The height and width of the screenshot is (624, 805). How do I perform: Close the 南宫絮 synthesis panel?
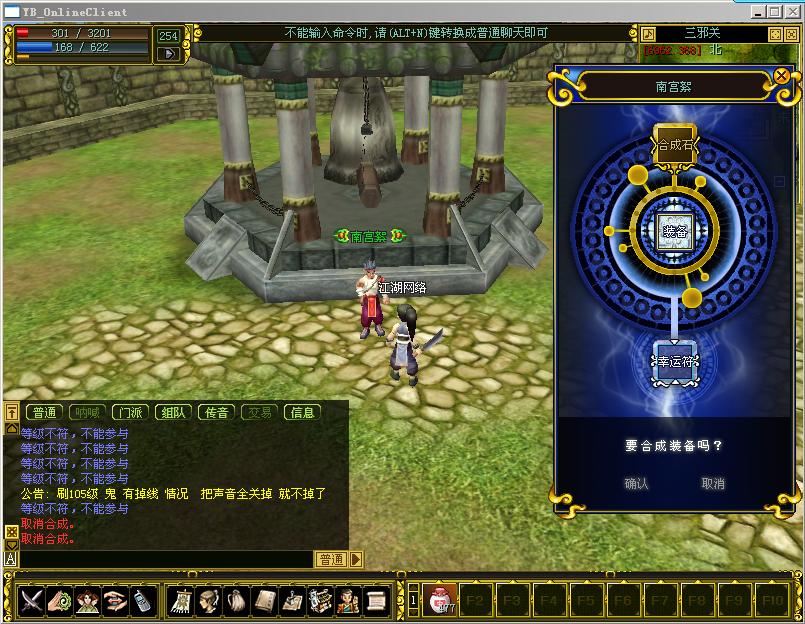[x=782, y=75]
